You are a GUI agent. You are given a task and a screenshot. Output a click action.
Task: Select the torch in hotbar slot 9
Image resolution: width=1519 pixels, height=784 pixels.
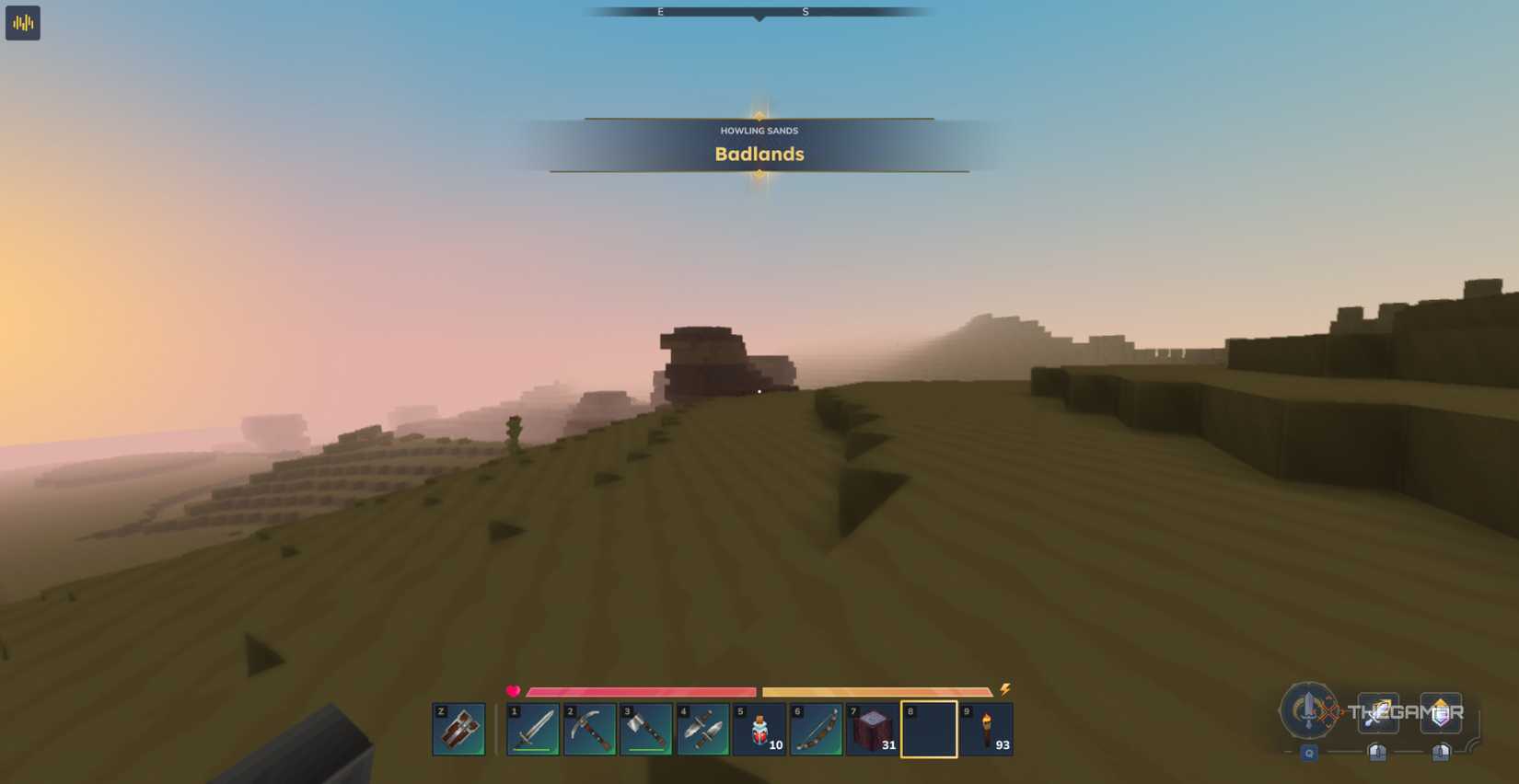(x=988, y=728)
